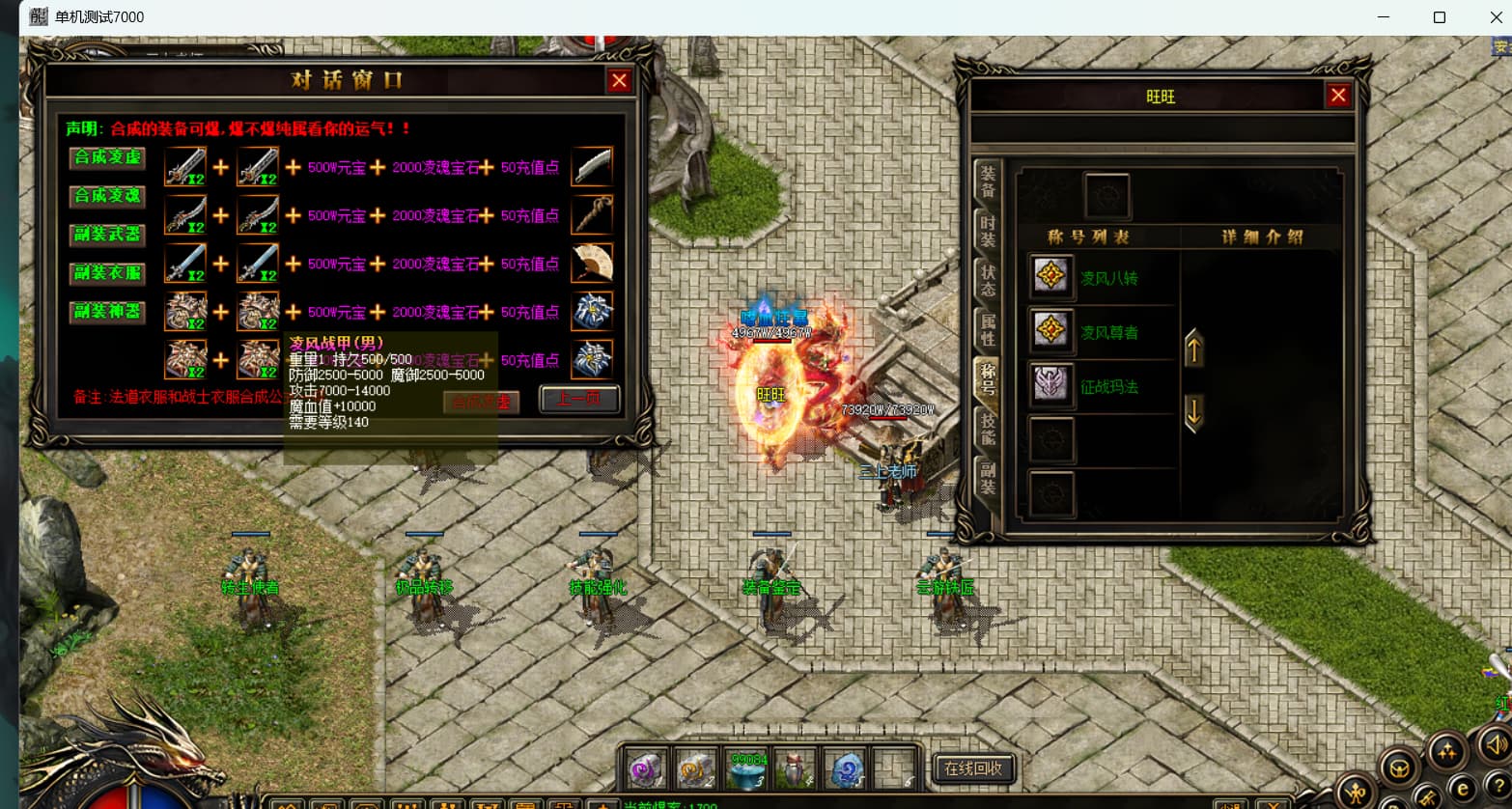Select the 凌风尊者 title entry
The width and height of the screenshot is (1512, 809).
(1108, 332)
